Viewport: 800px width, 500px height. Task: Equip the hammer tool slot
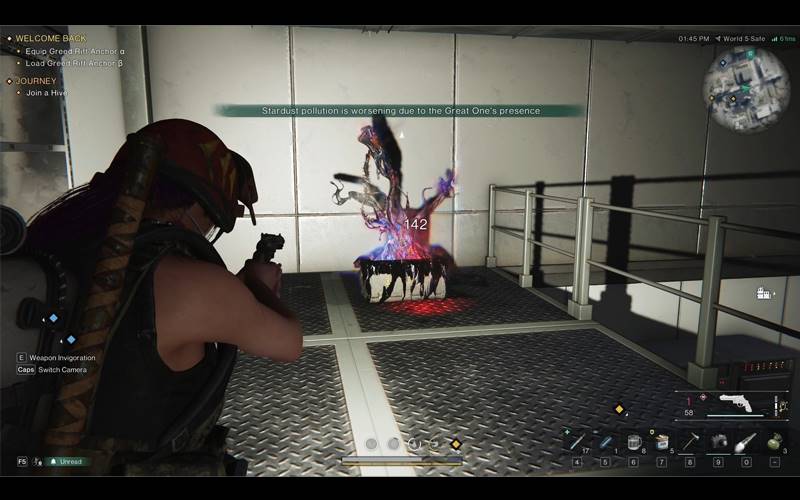(689, 441)
